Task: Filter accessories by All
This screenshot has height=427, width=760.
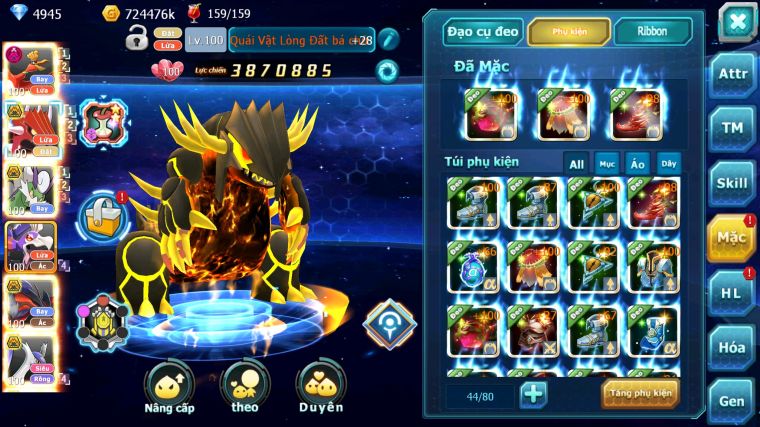Action: [576, 164]
